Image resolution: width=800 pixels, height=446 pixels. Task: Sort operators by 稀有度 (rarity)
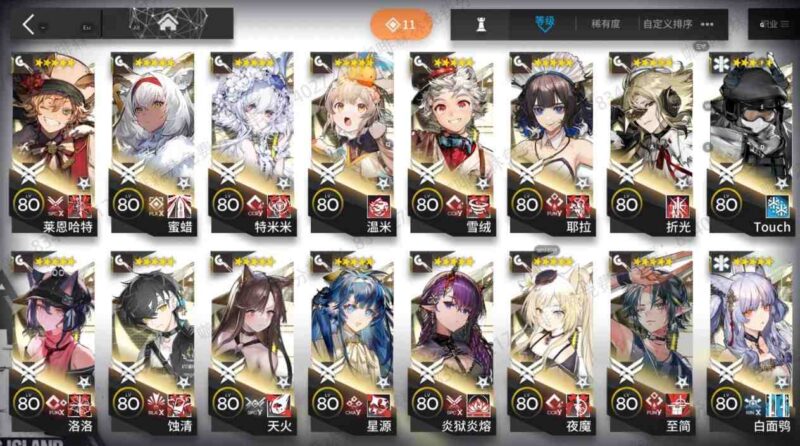coord(604,24)
